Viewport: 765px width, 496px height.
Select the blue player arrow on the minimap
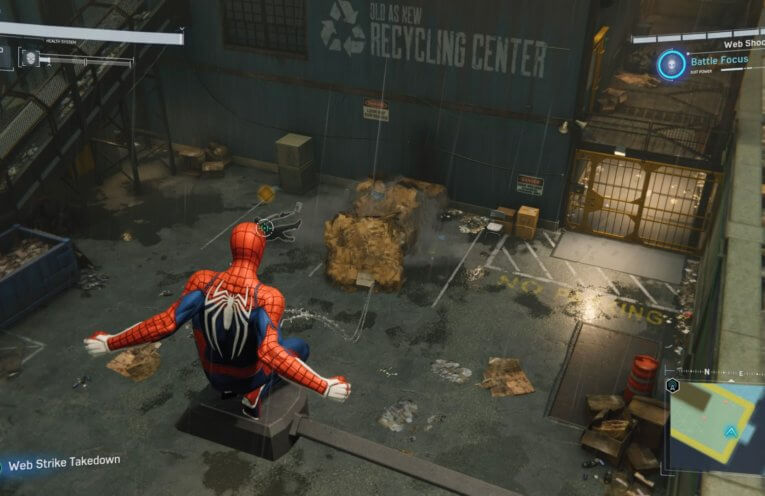[731, 432]
